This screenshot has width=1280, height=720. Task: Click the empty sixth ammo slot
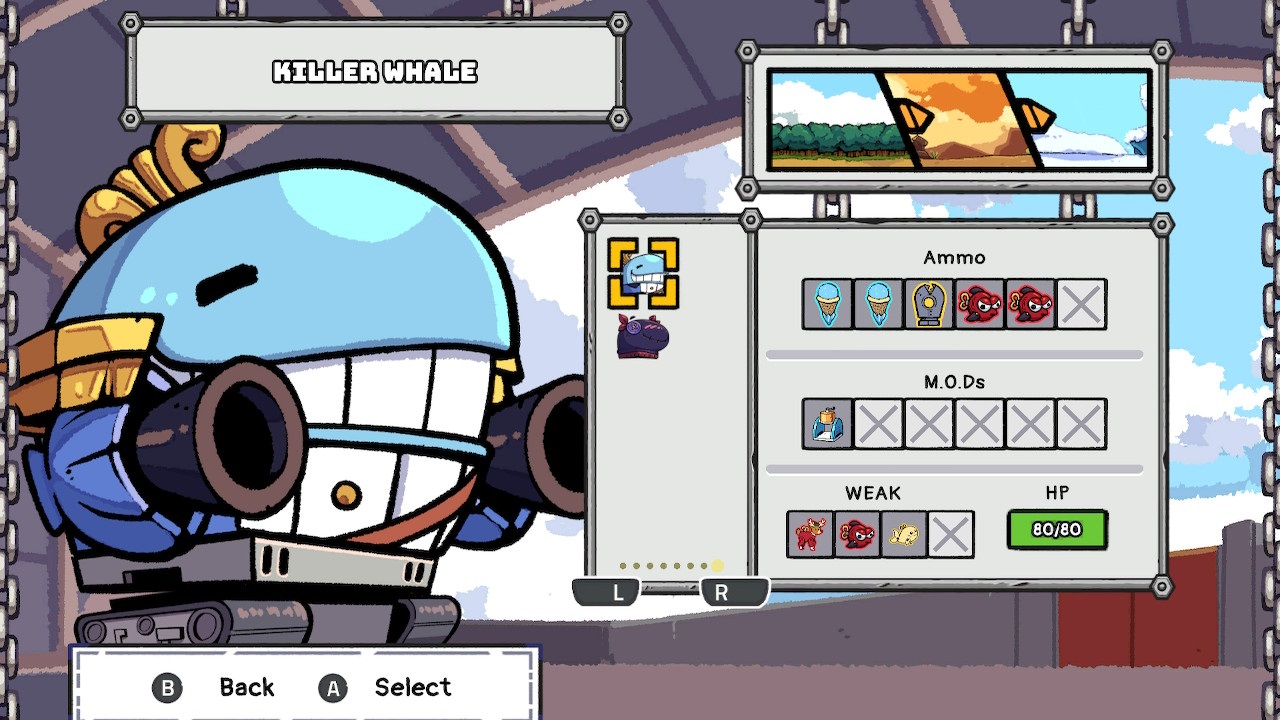pyautogui.click(x=1081, y=305)
